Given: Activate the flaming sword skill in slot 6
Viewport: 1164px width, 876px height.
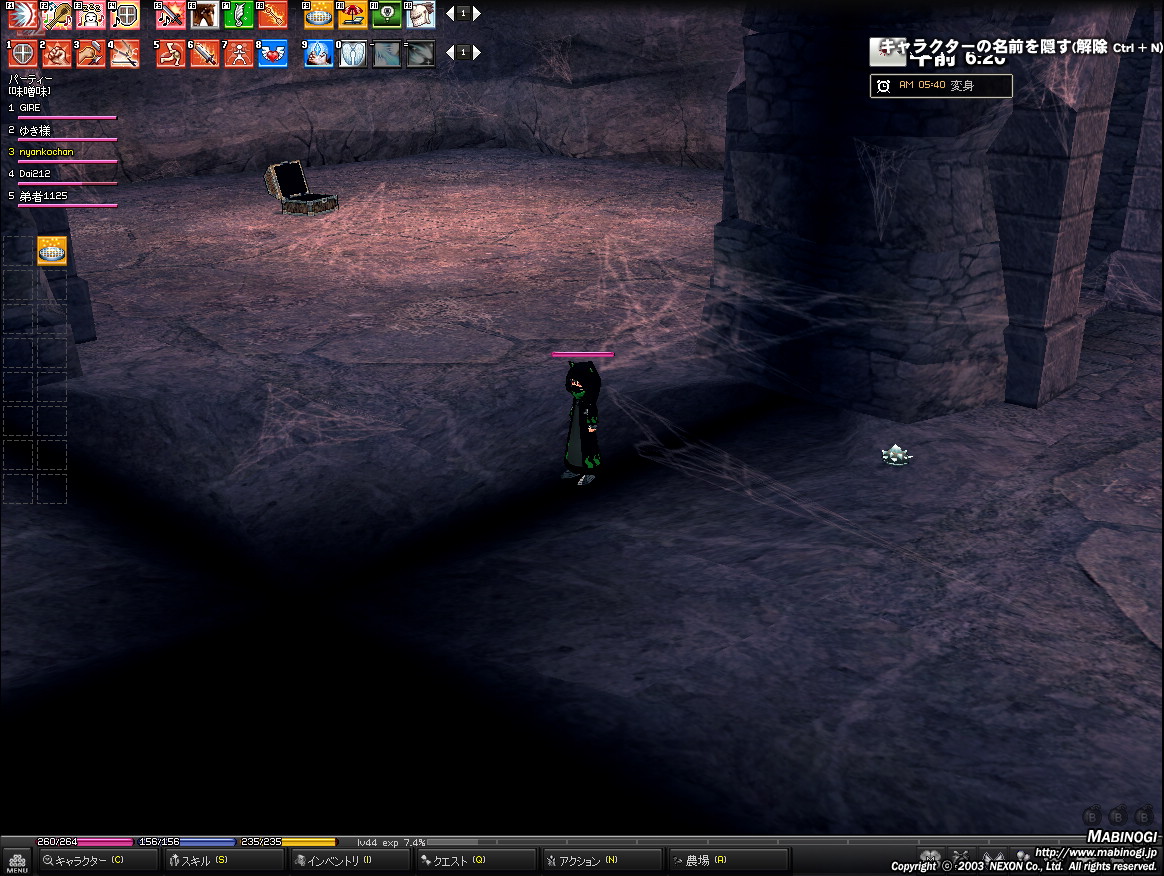Looking at the screenshot, I should click(x=205, y=53).
